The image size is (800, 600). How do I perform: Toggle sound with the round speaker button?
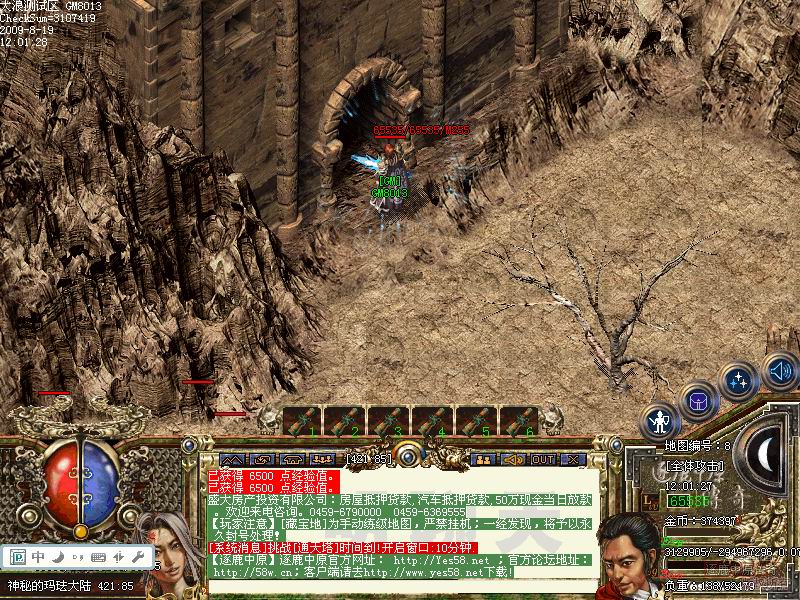[780, 371]
